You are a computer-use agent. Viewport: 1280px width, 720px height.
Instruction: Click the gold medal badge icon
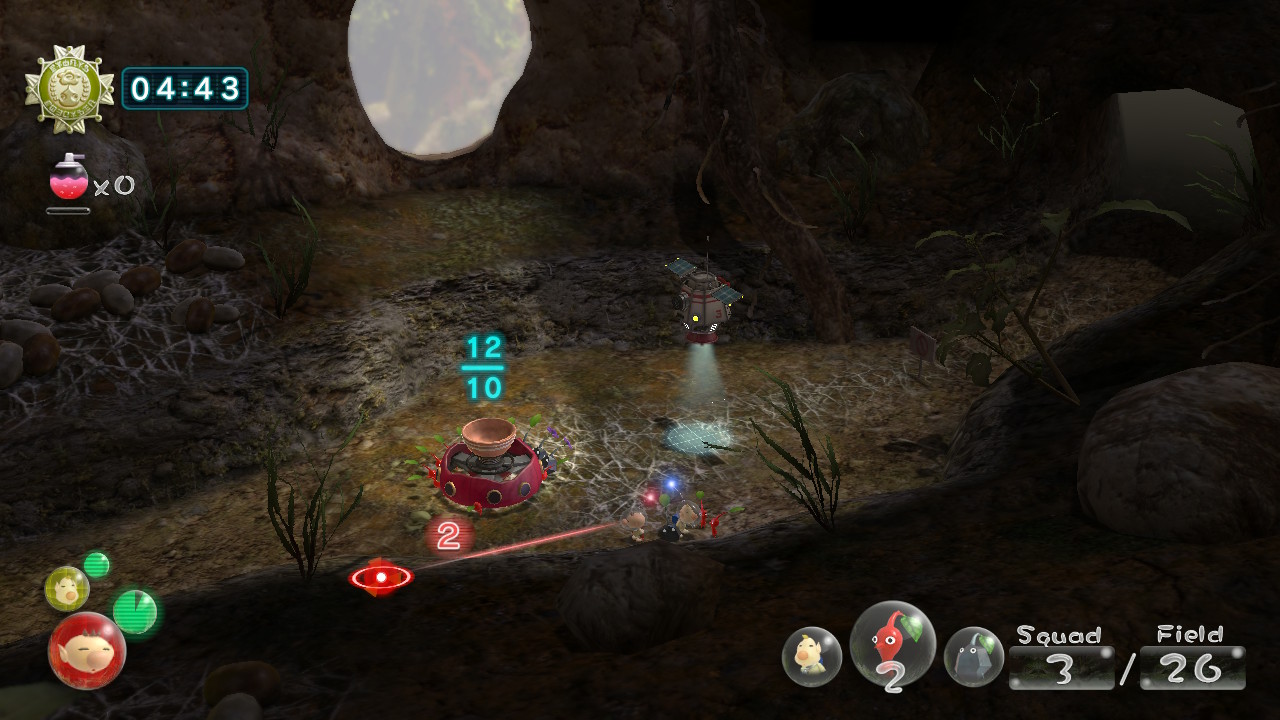(69, 90)
